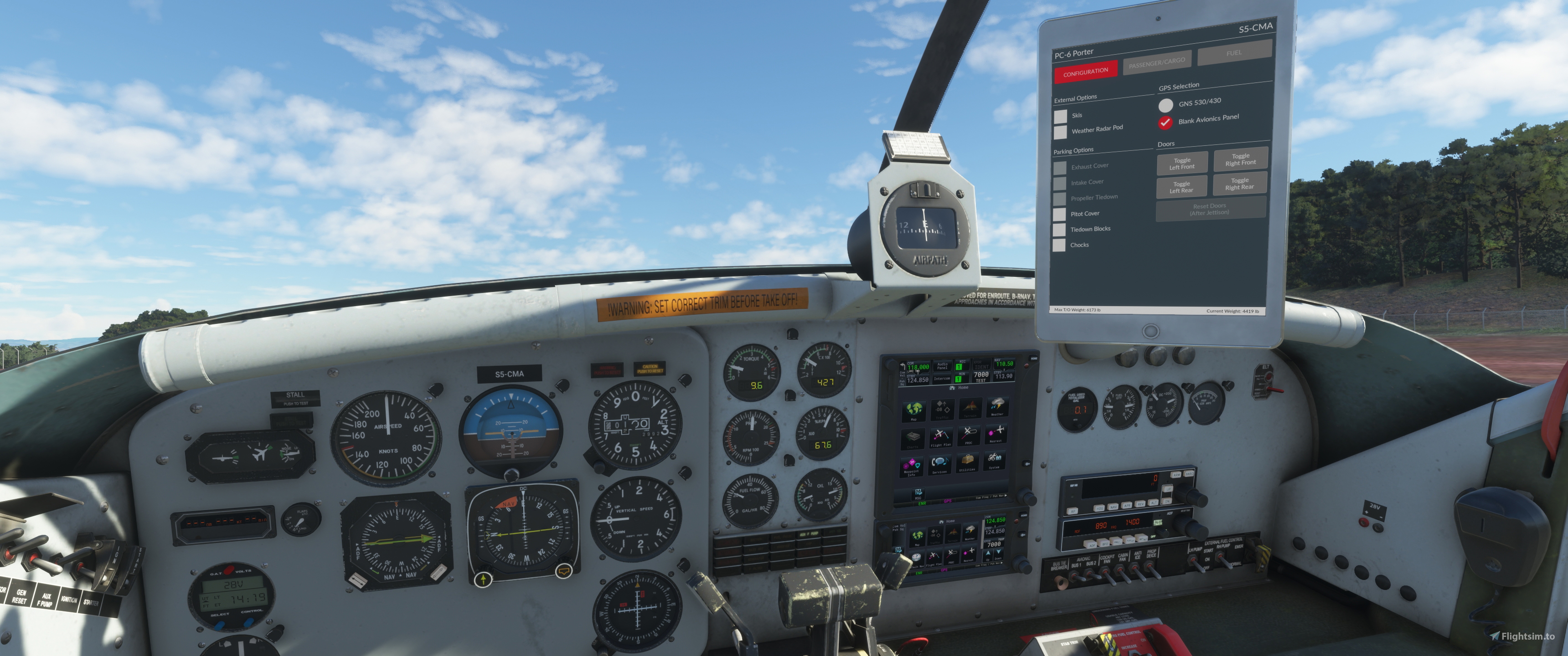Select the System gears icon on the GPS
Screen dimensions: 1568x656
(994, 461)
